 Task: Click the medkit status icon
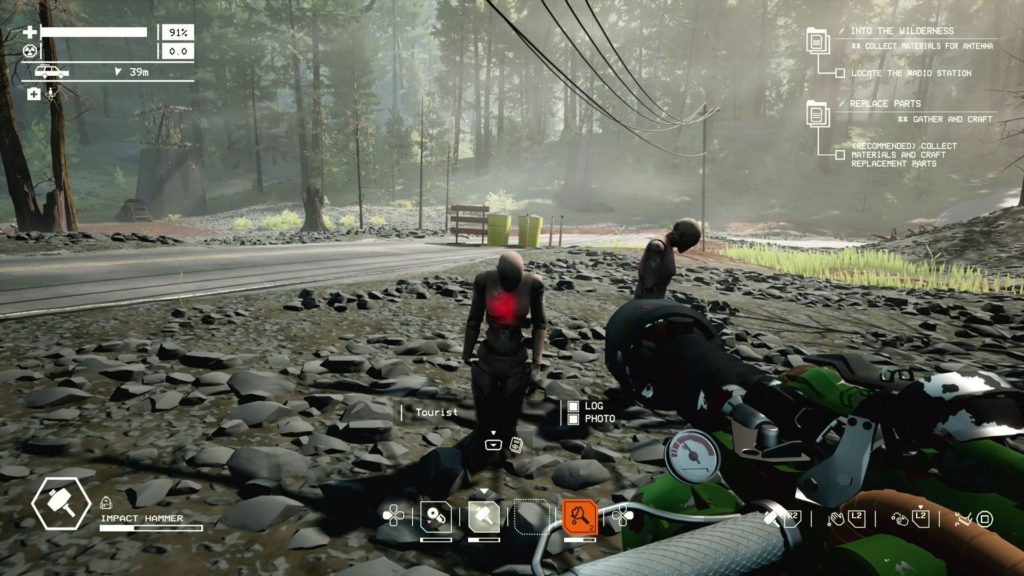pos(34,93)
